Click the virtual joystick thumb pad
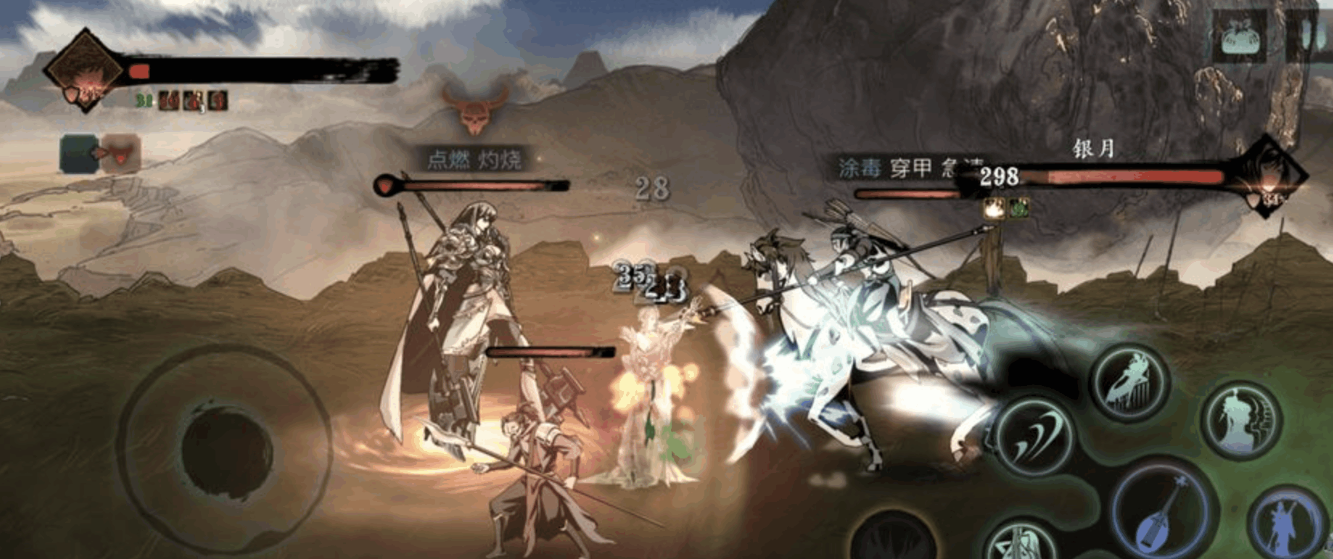Screen dimensions: 1333x559 click(227, 452)
